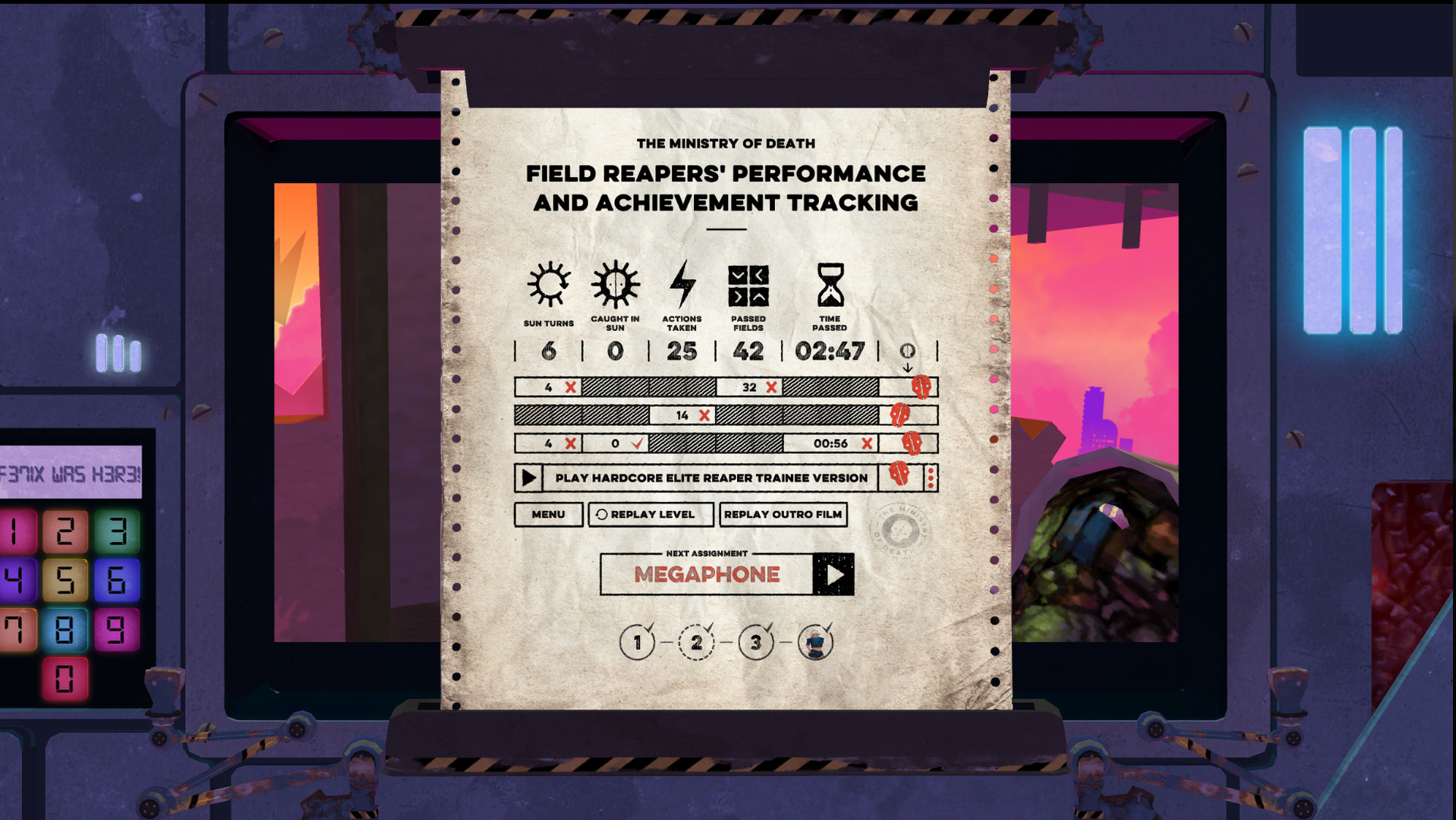1456x820 pixels.
Task: Open the three-dot menu on the hardcore row
Action: point(929,478)
